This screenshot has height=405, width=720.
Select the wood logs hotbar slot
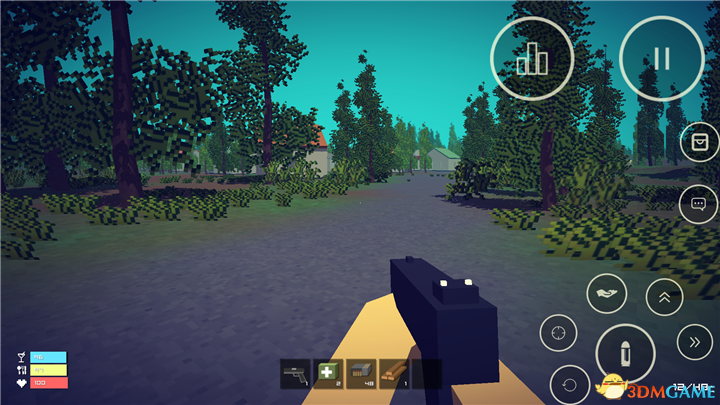tap(394, 374)
